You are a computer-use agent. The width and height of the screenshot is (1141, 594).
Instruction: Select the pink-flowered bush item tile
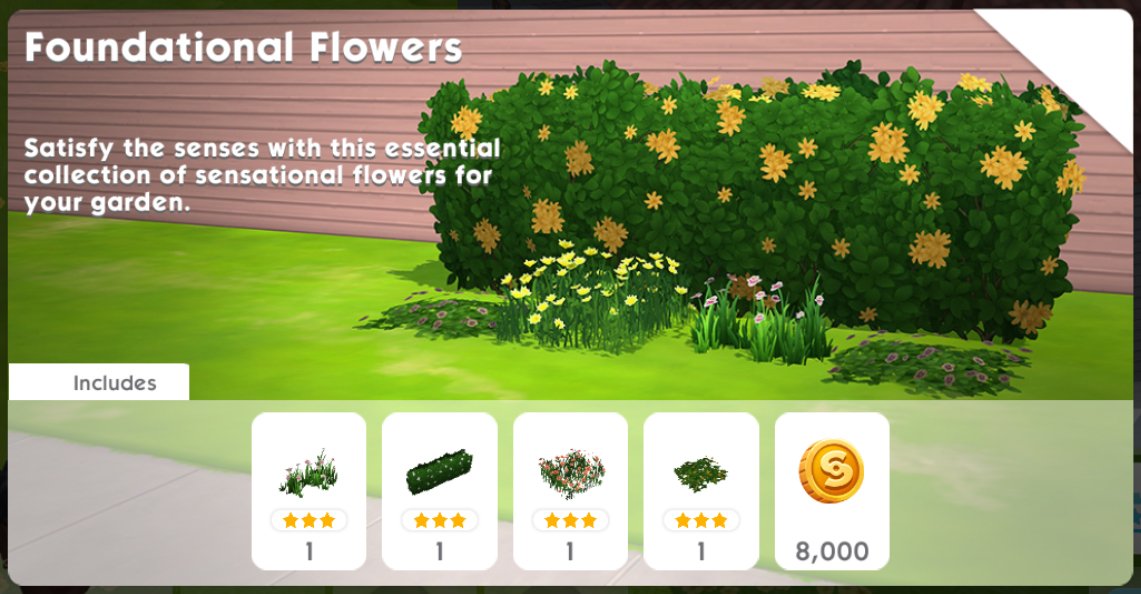coord(570,490)
